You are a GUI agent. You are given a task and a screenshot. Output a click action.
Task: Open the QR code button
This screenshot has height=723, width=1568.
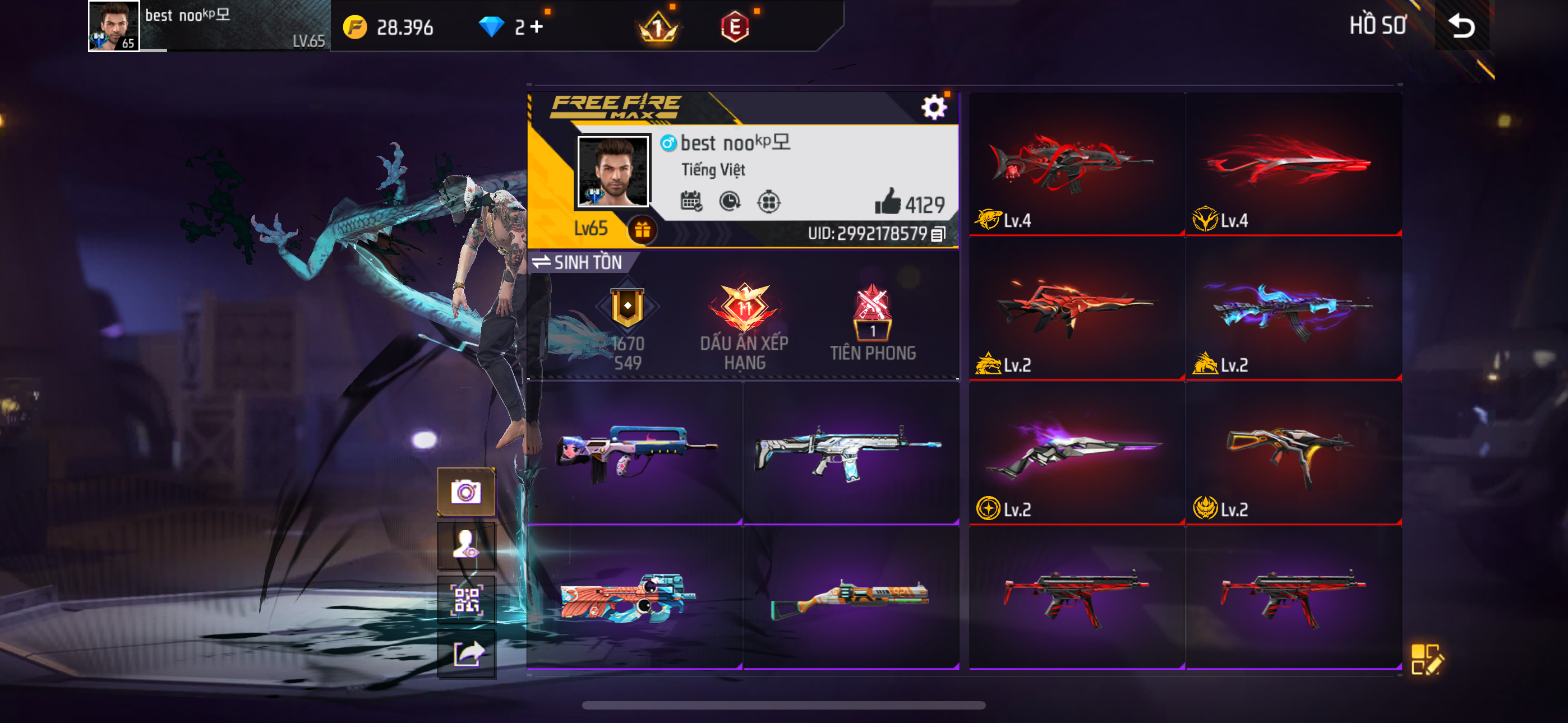pyautogui.click(x=466, y=600)
